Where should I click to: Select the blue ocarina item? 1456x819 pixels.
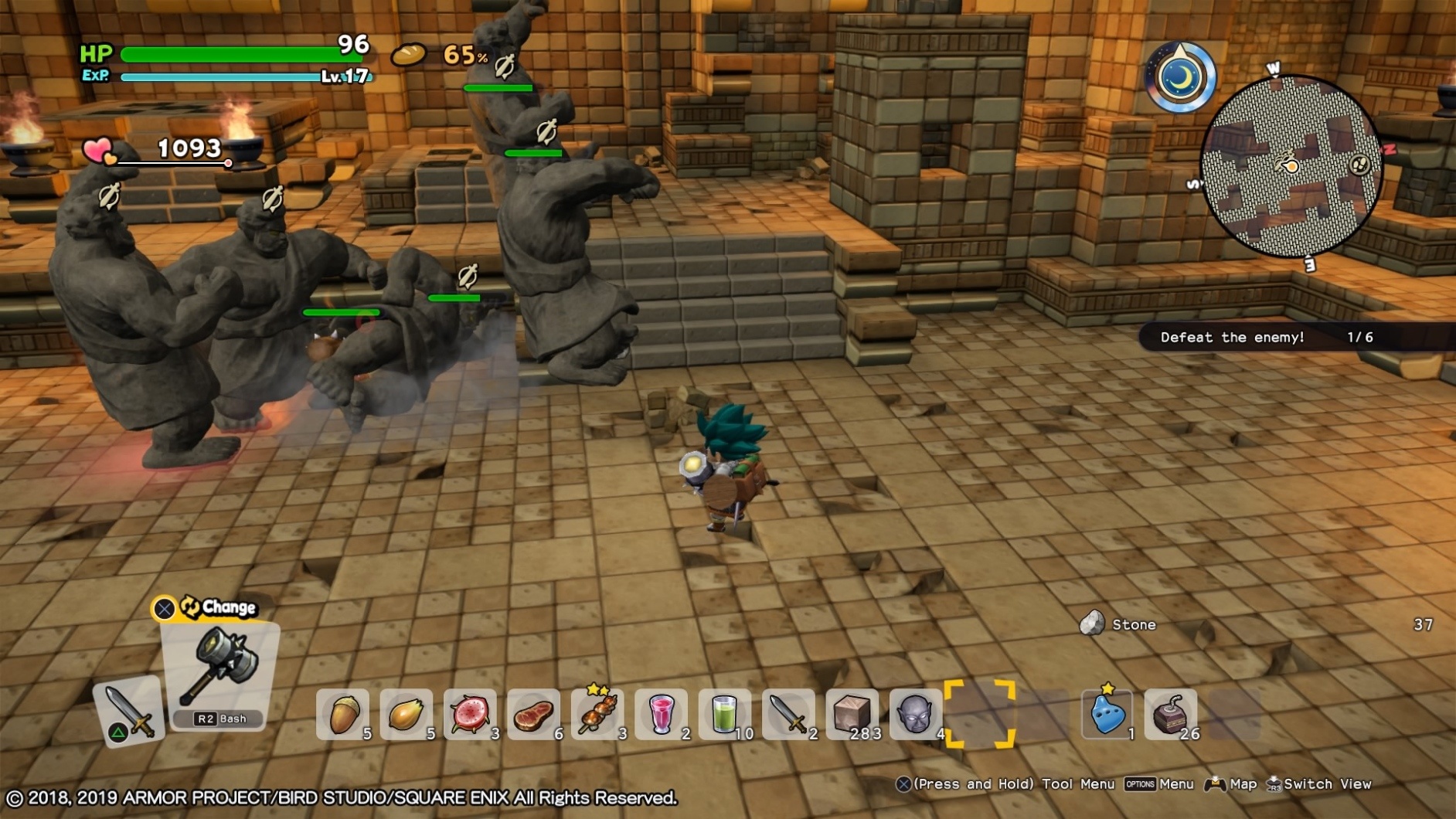1107,712
